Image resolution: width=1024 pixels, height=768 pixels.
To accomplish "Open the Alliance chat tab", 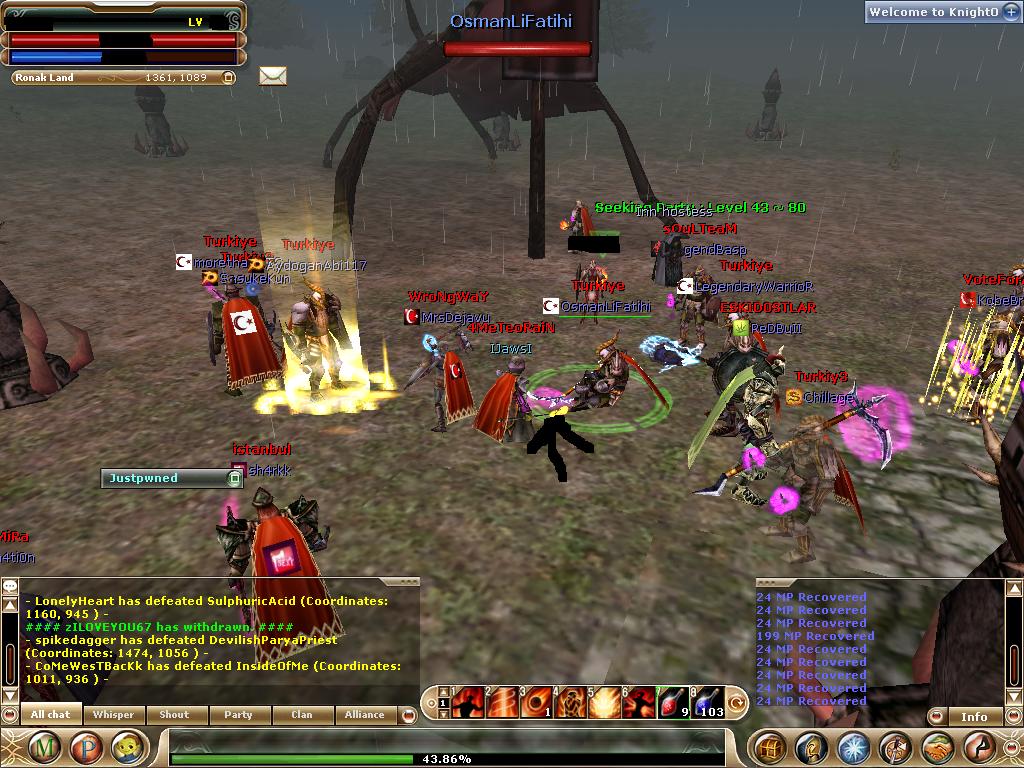I will coord(364,715).
